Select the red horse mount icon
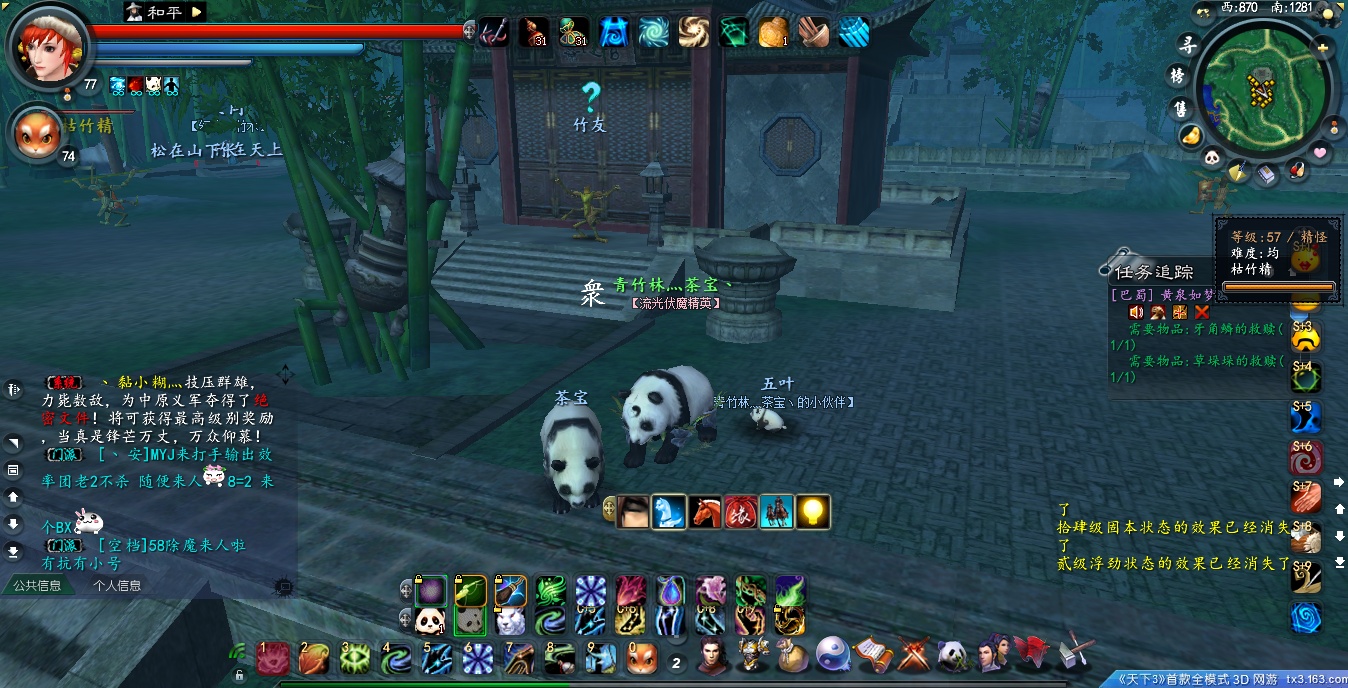This screenshot has height=688, width=1348. (705, 512)
